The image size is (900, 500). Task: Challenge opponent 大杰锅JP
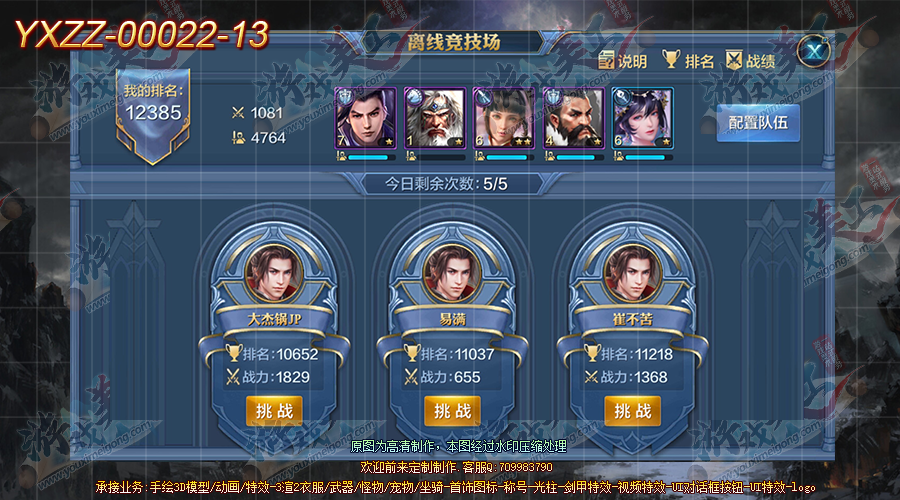pyautogui.click(x=274, y=411)
